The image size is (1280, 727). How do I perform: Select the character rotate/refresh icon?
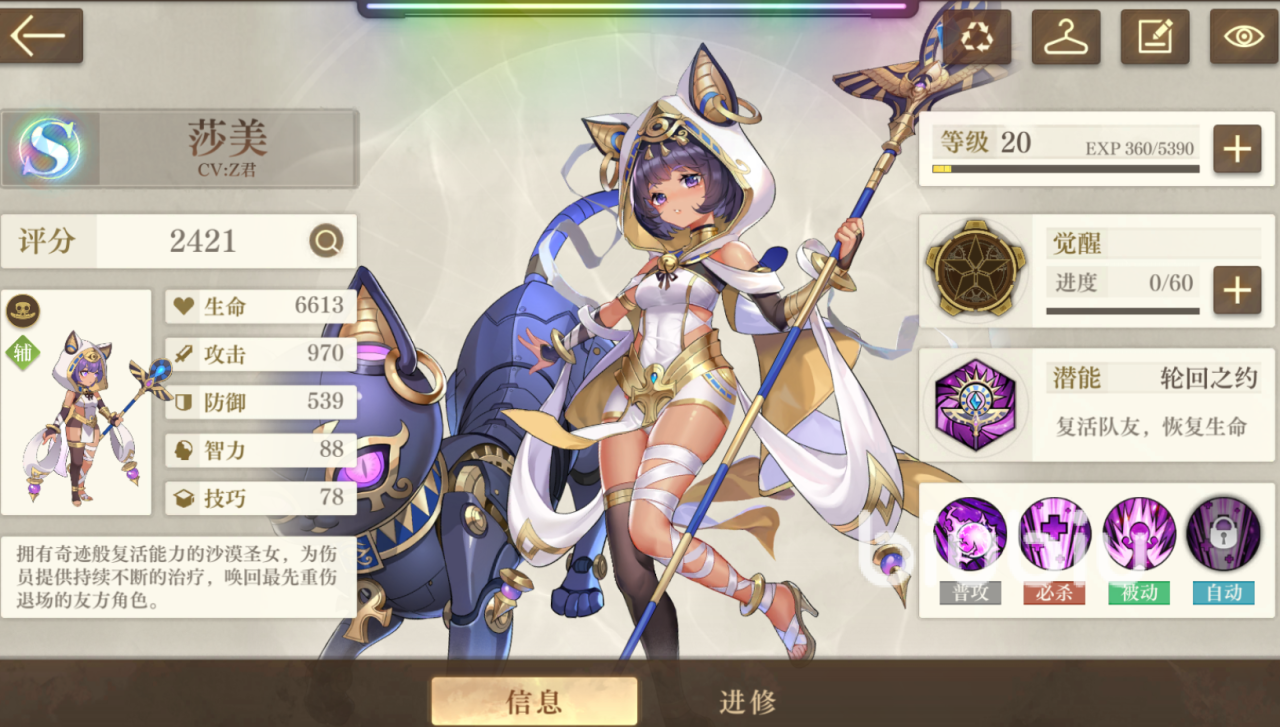click(976, 37)
